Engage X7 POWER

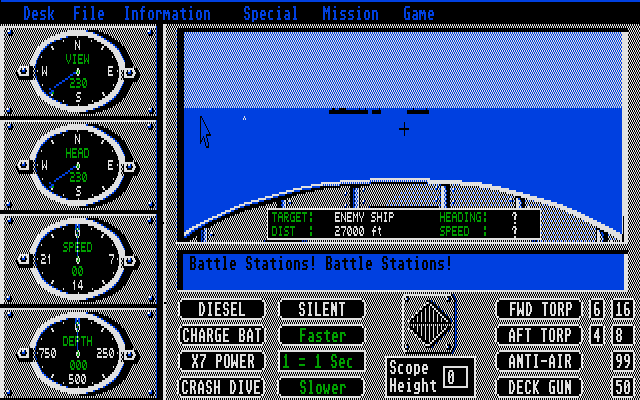(222, 361)
